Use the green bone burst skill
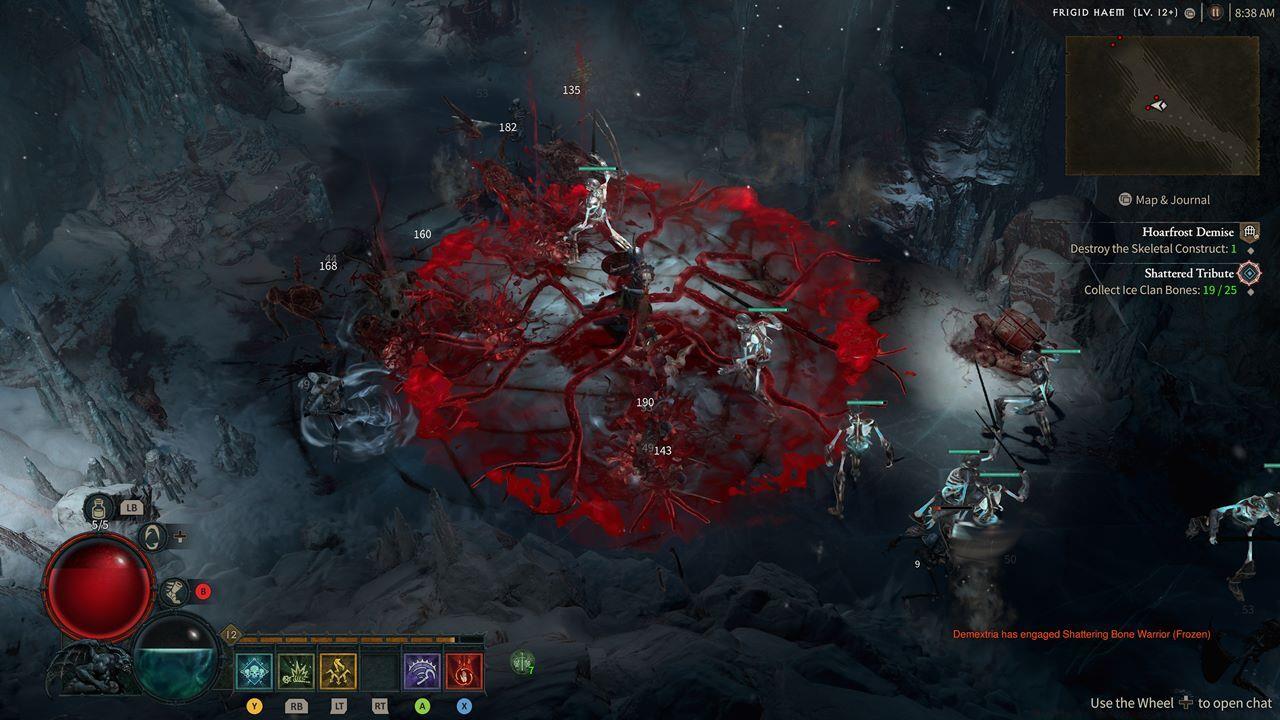 coord(296,671)
